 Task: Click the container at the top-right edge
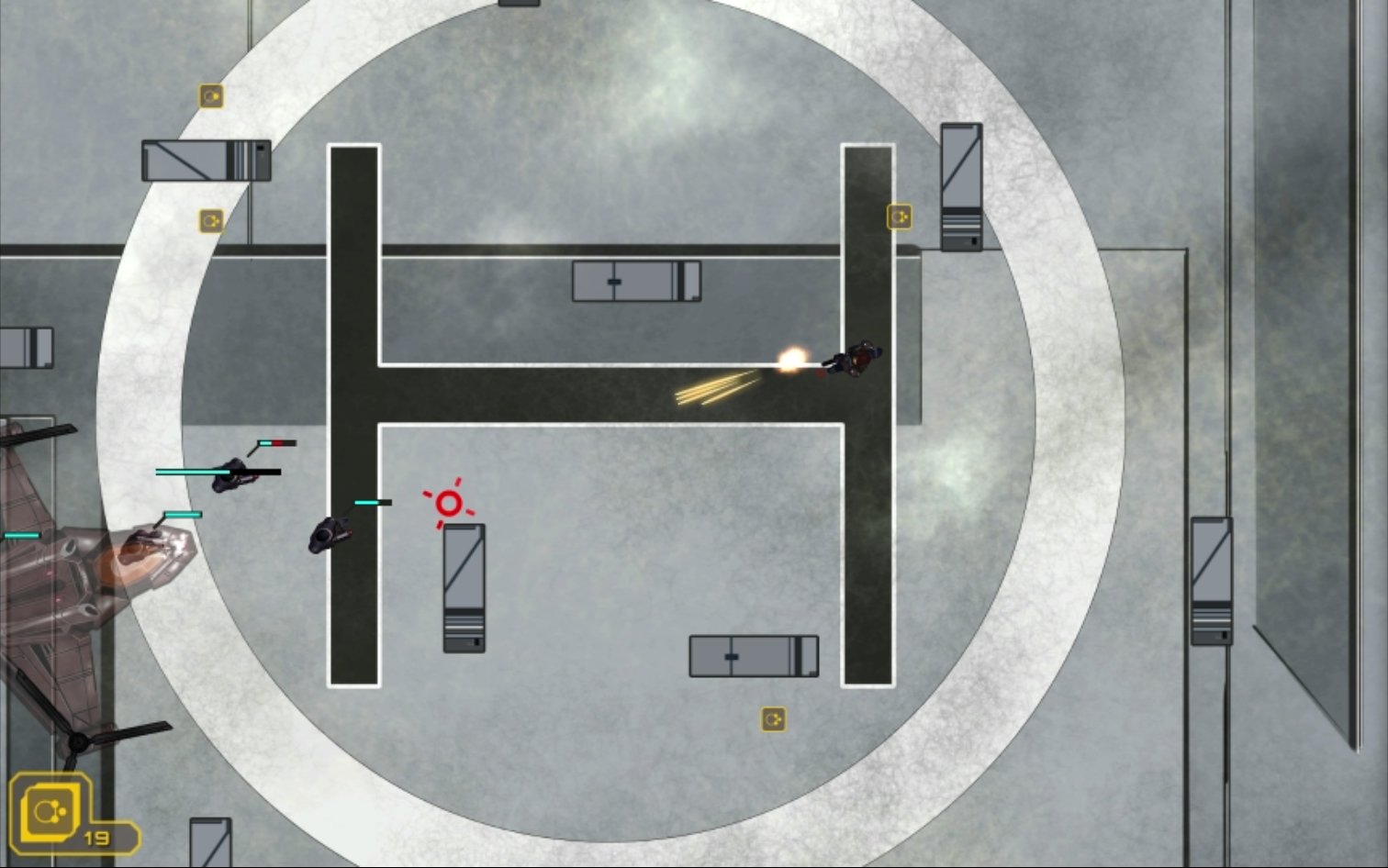(x=959, y=188)
